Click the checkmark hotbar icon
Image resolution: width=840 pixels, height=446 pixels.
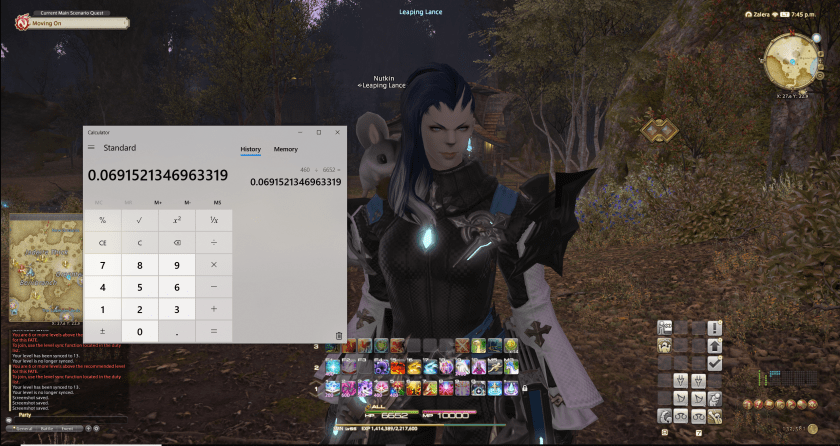click(714, 362)
